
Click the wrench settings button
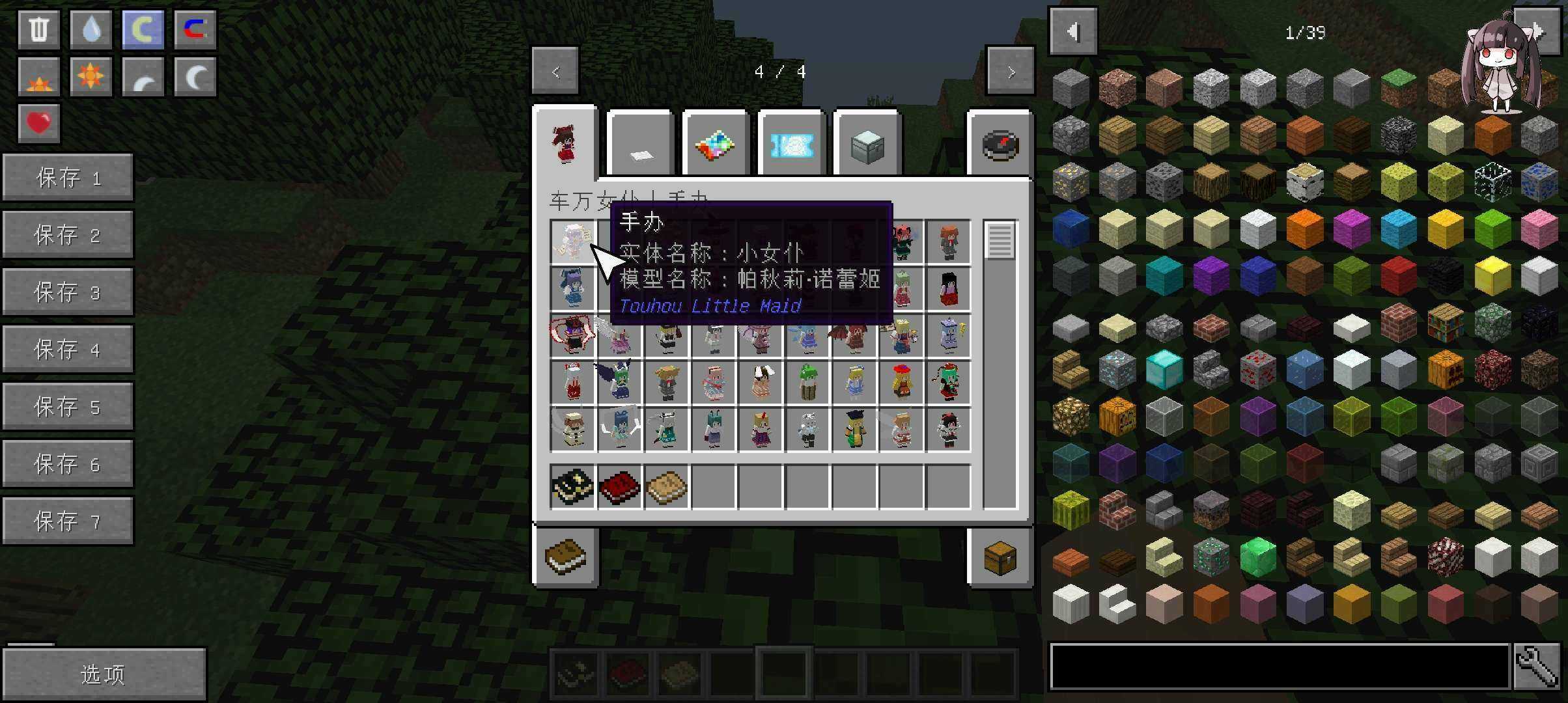(x=1537, y=666)
